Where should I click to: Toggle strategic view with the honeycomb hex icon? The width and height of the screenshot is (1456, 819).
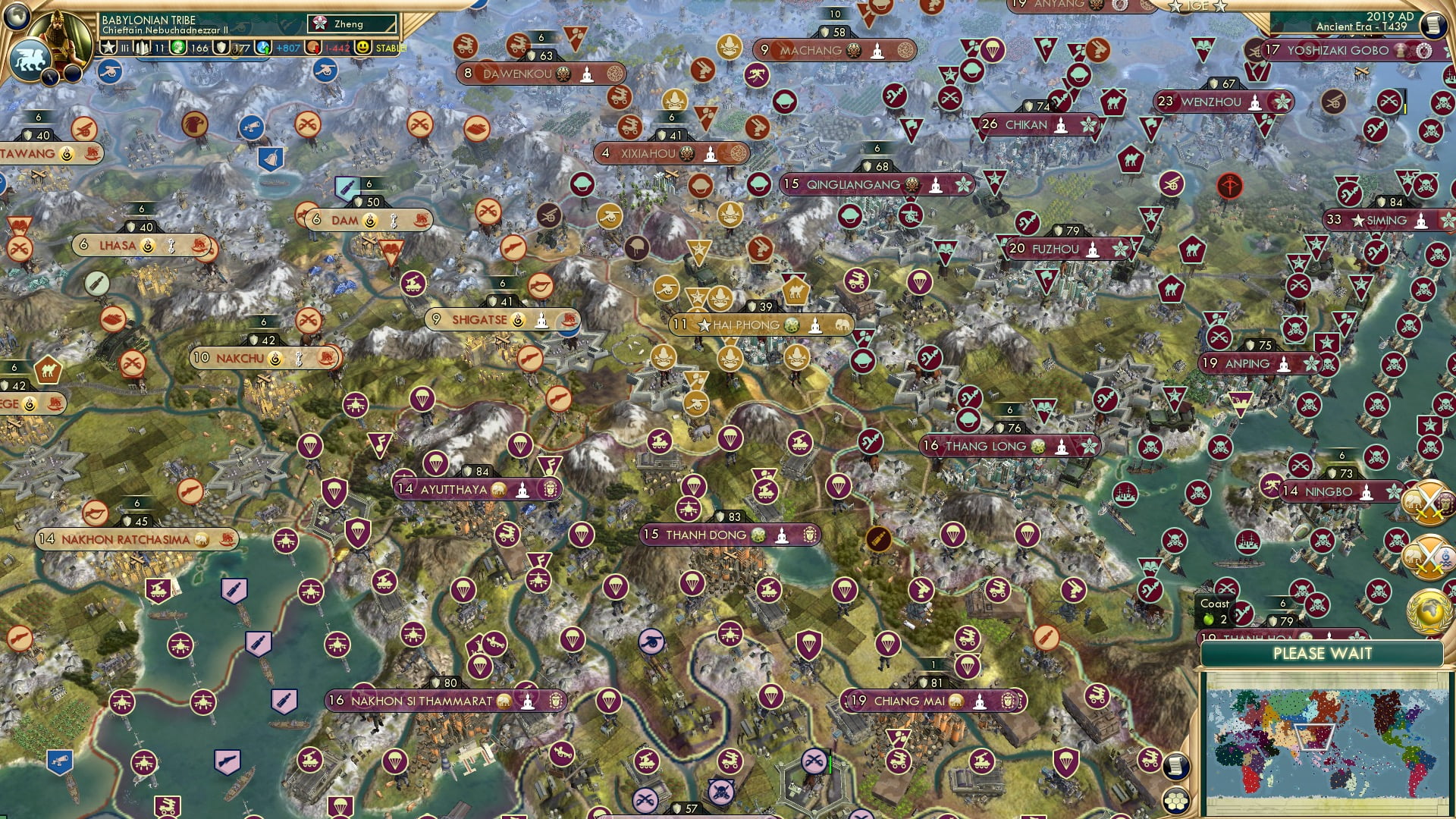1177,802
